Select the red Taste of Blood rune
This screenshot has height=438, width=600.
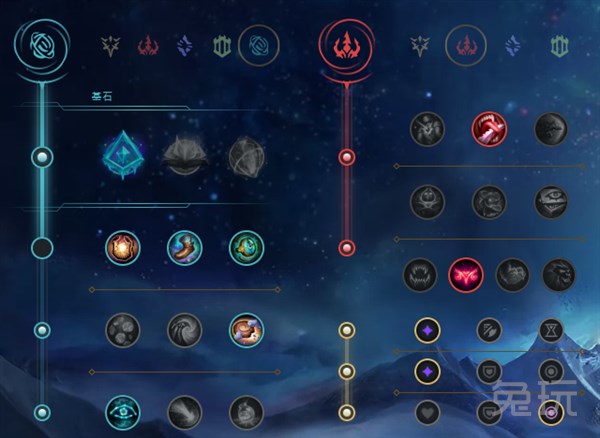489,127
